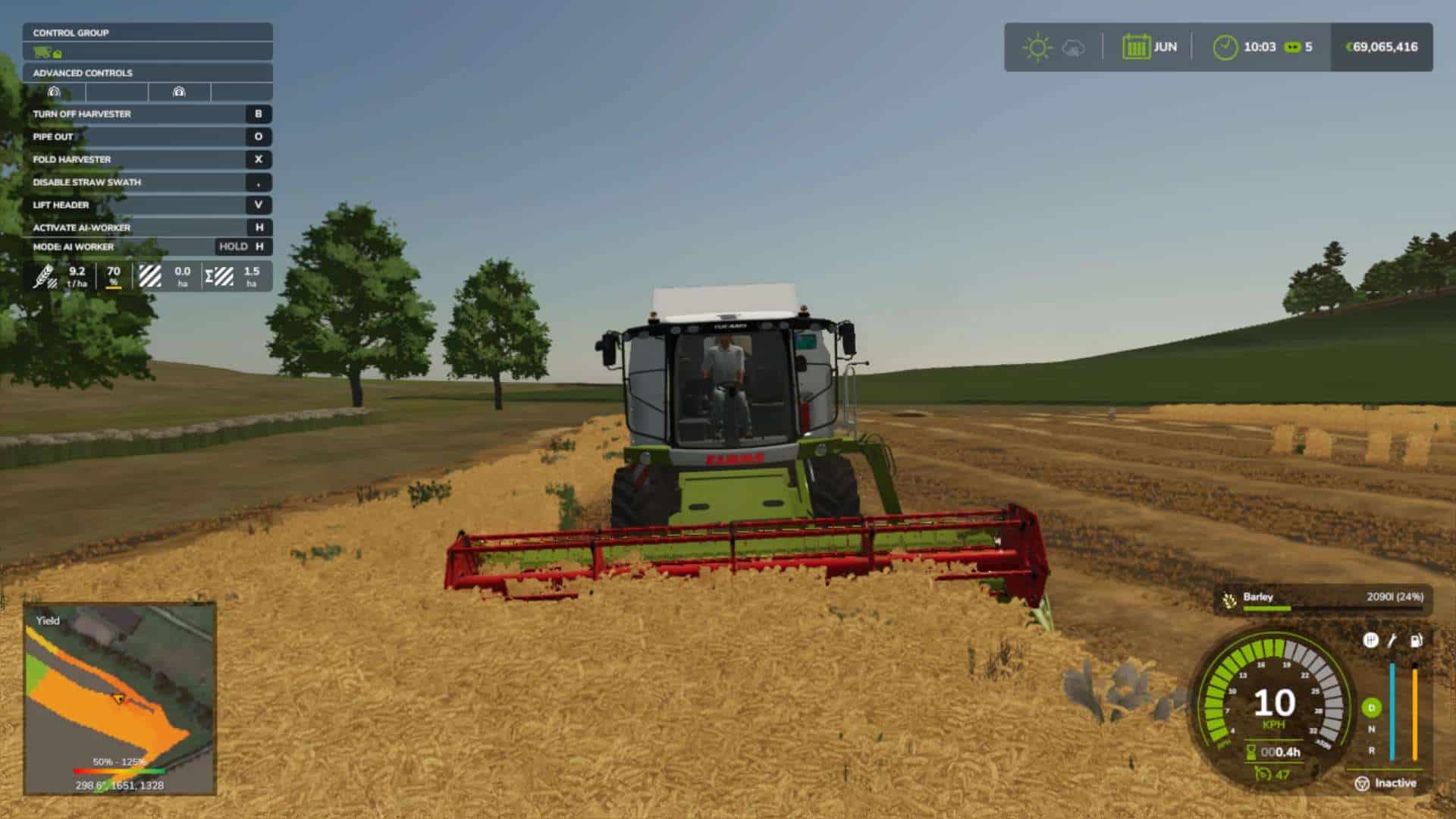This screenshot has width=1456, height=819.
Task: Click the harvested area hatched icon
Action: click(149, 275)
